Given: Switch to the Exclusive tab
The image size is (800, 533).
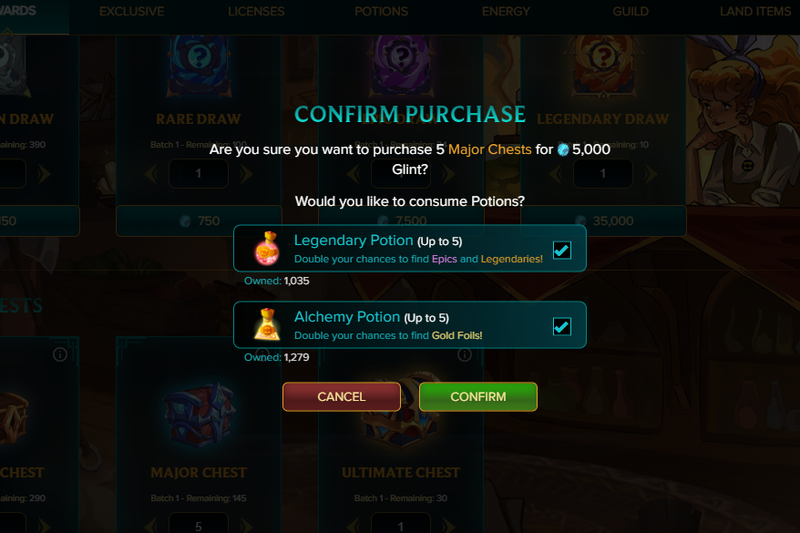Looking at the screenshot, I should (132, 12).
